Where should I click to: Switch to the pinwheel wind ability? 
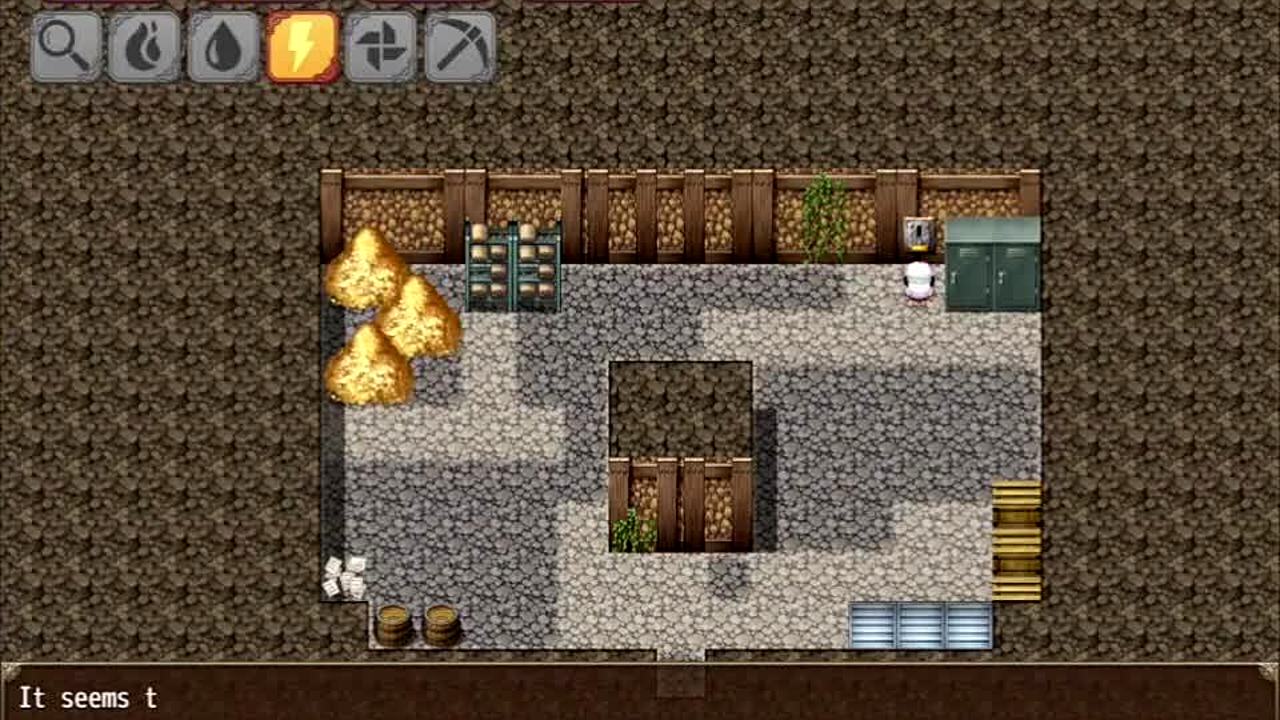381,47
